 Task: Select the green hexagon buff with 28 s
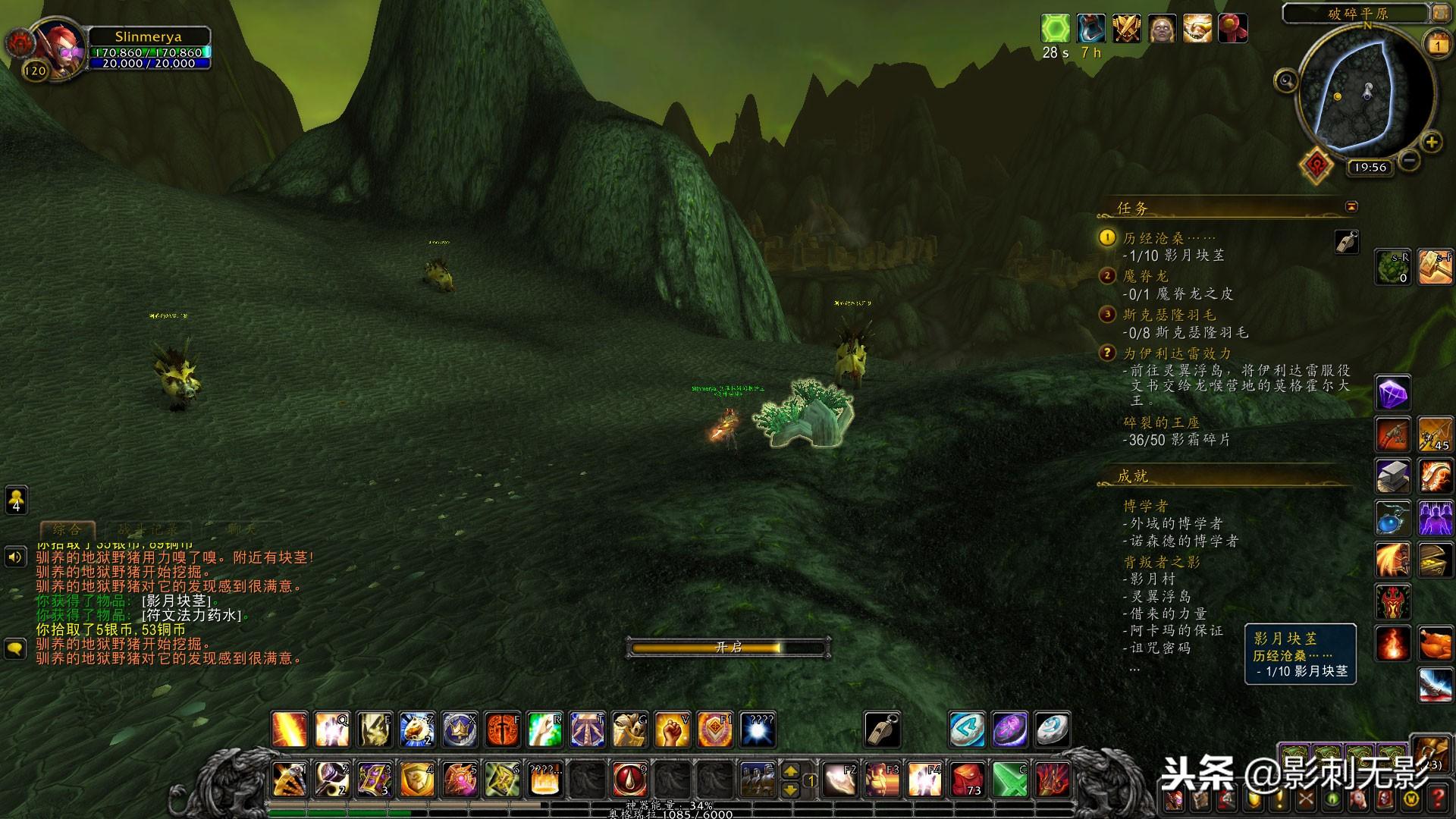[1055, 29]
